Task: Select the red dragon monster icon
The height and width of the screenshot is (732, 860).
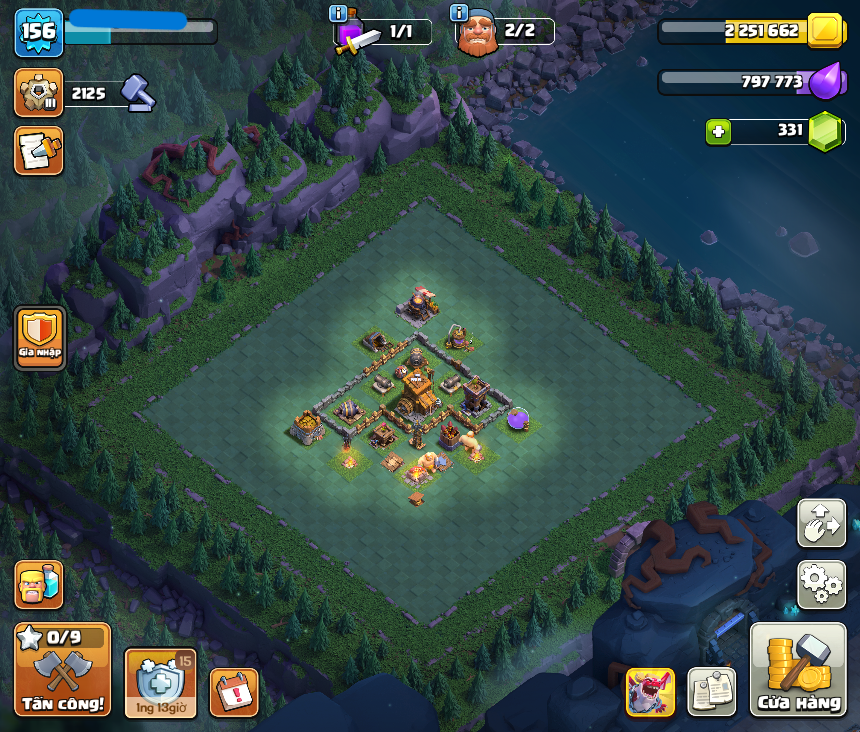Action: point(650,691)
